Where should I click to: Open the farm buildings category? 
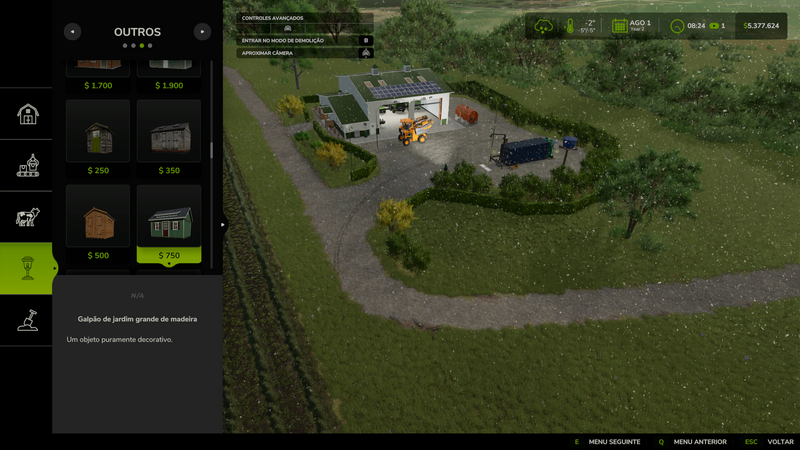[x=28, y=113]
